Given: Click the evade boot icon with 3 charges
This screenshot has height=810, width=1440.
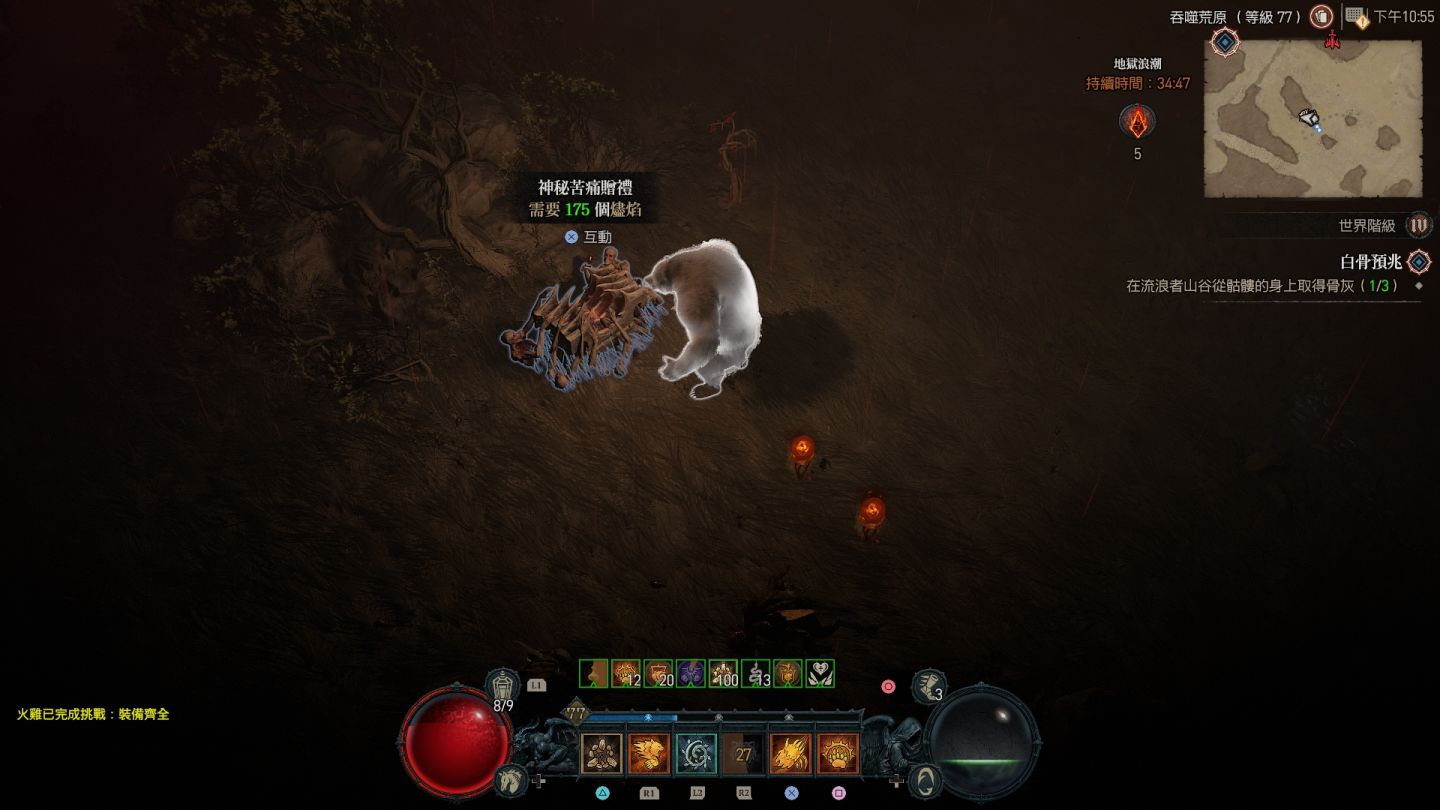Looking at the screenshot, I should [929, 686].
